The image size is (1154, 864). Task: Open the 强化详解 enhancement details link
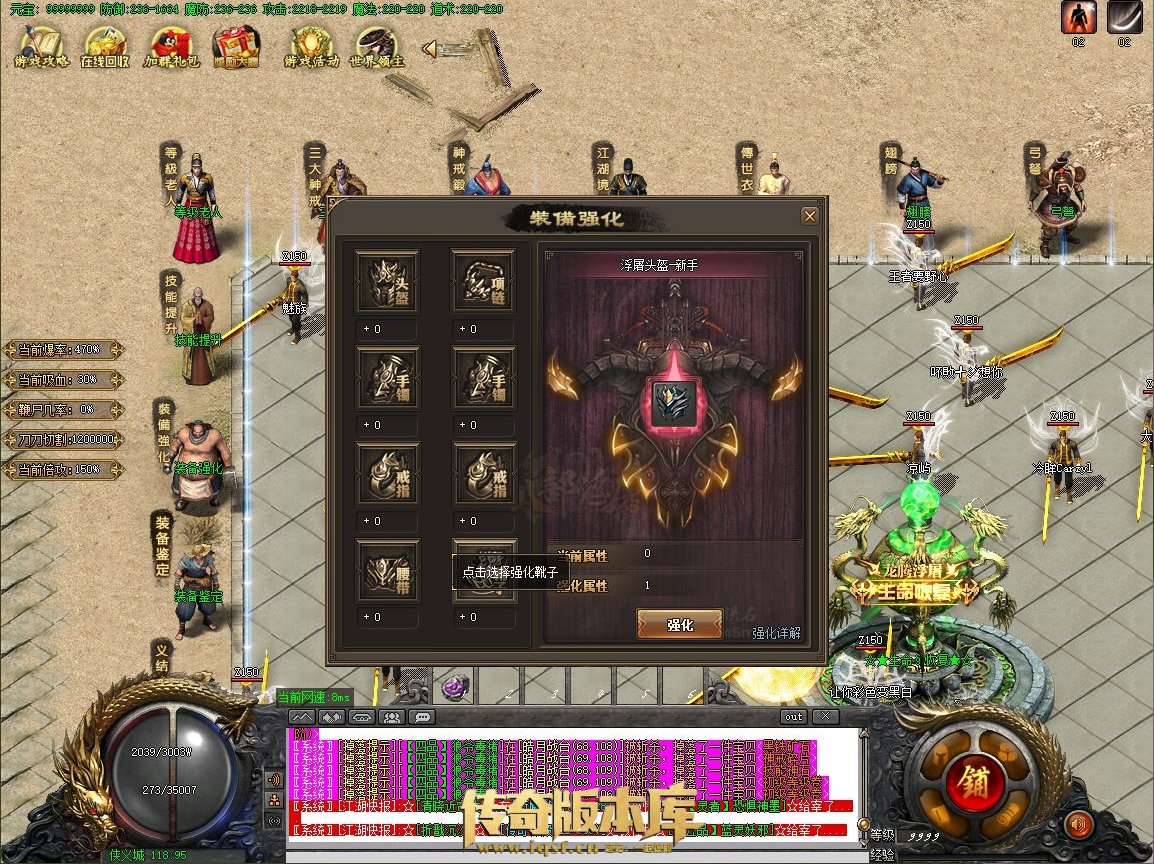776,633
